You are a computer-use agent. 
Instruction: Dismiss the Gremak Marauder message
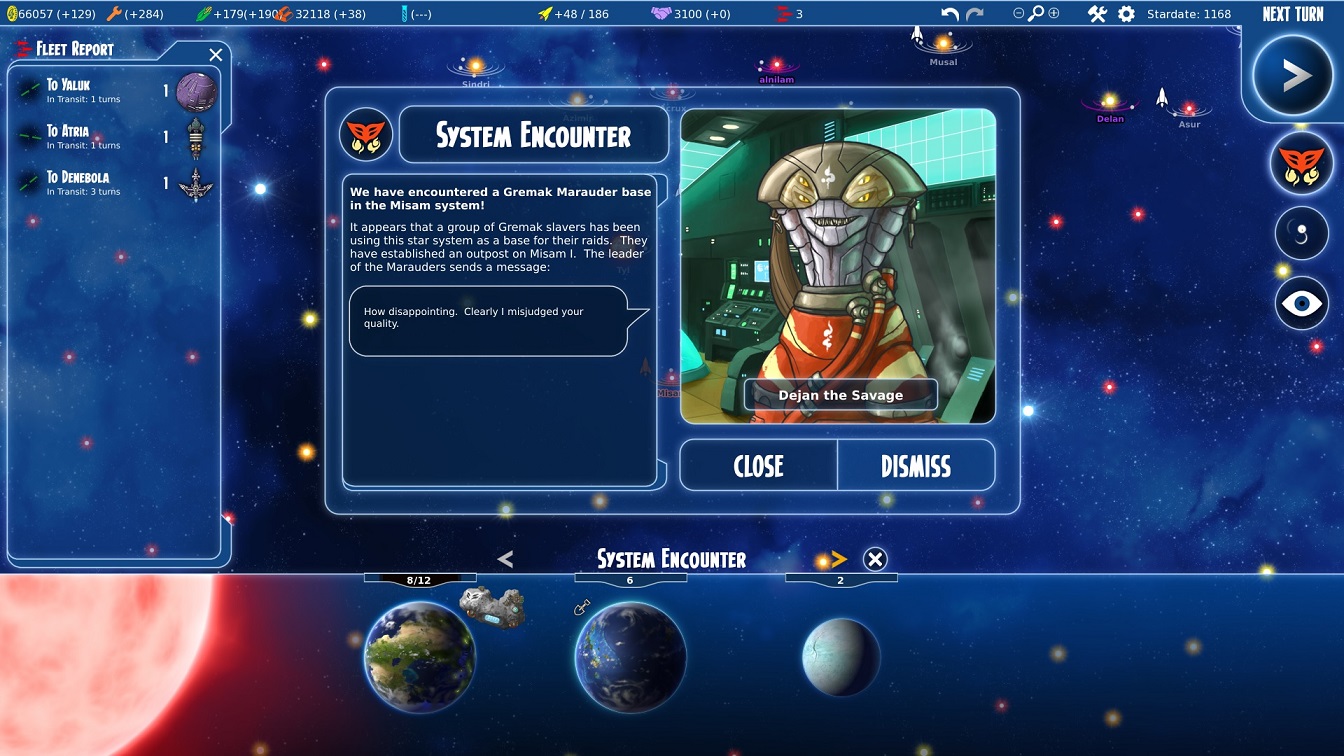(x=915, y=466)
